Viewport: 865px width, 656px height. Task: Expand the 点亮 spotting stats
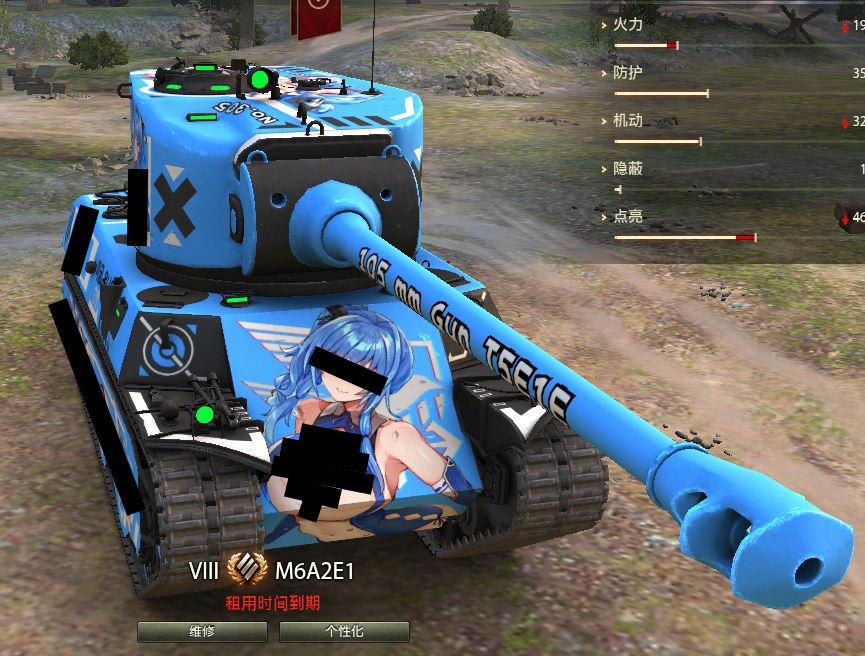pyautogui.click(x=627, y=216)
